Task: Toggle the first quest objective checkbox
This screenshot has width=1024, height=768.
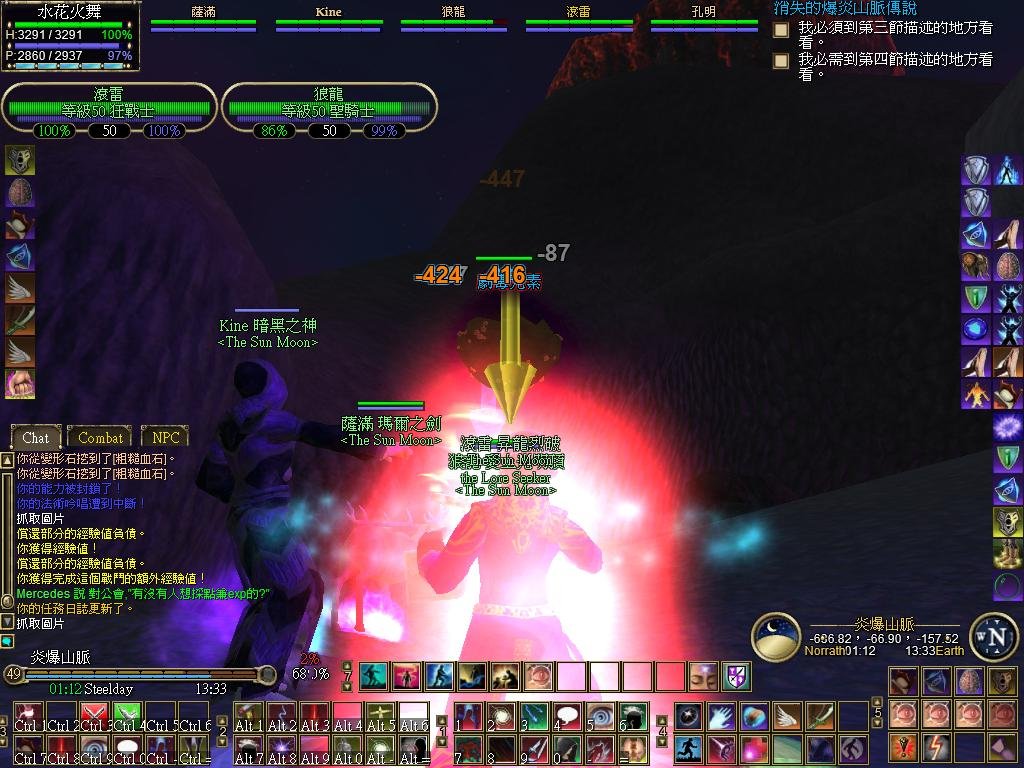Action: (781, 31)
